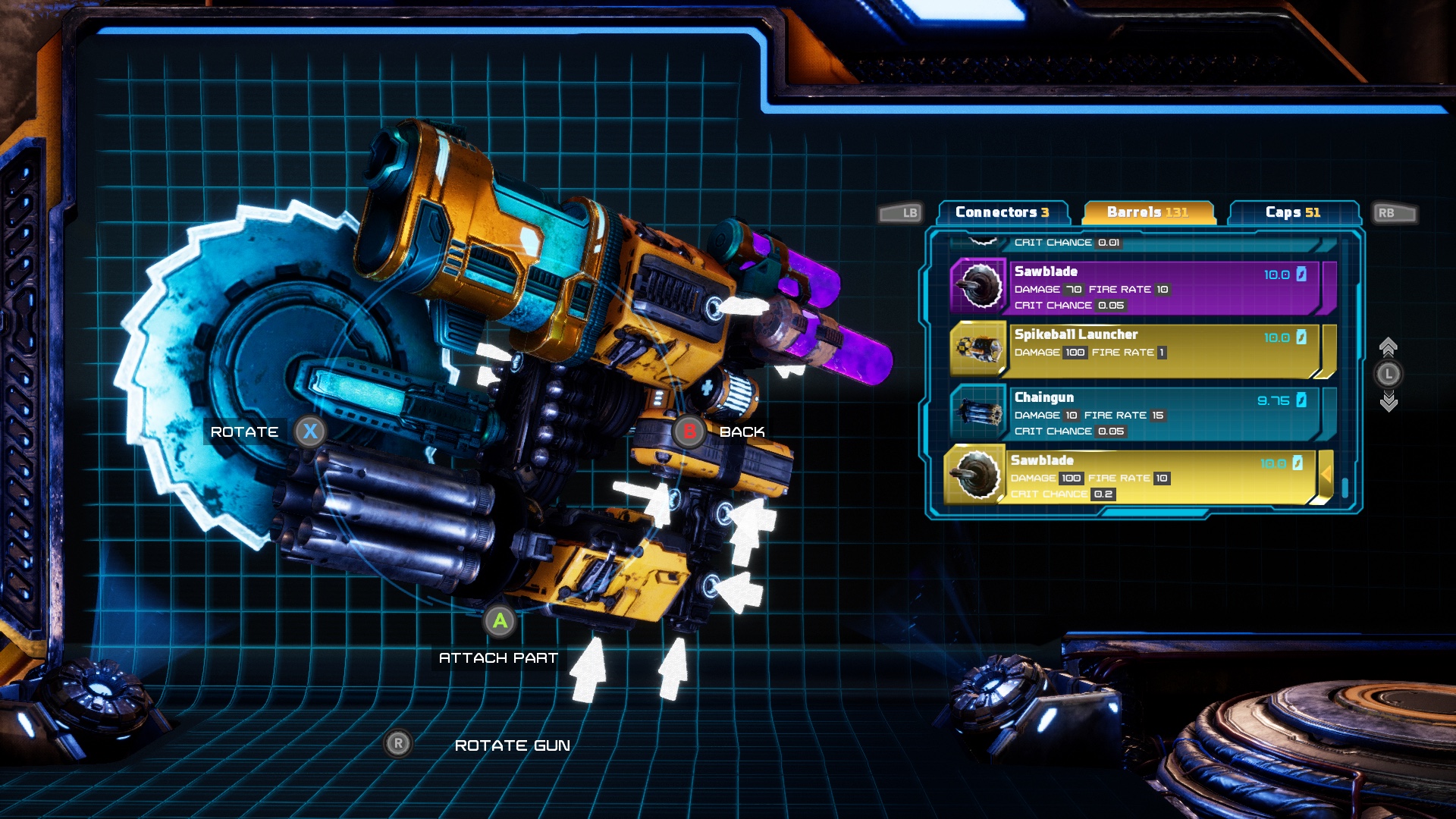Screen dimensions: 1456x819
Task: Click the up scroll chevron beside the list
Action: (1390, 345)
